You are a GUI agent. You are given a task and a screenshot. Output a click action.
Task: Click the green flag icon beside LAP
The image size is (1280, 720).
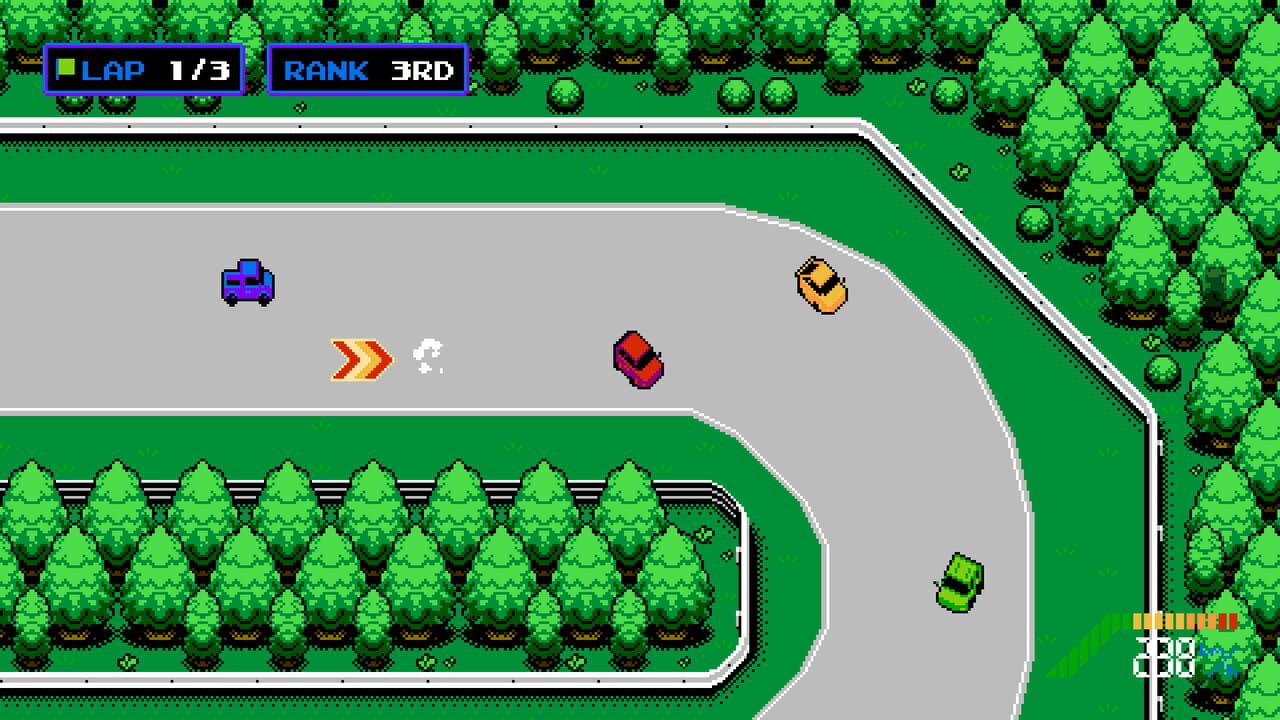(65, 67)
